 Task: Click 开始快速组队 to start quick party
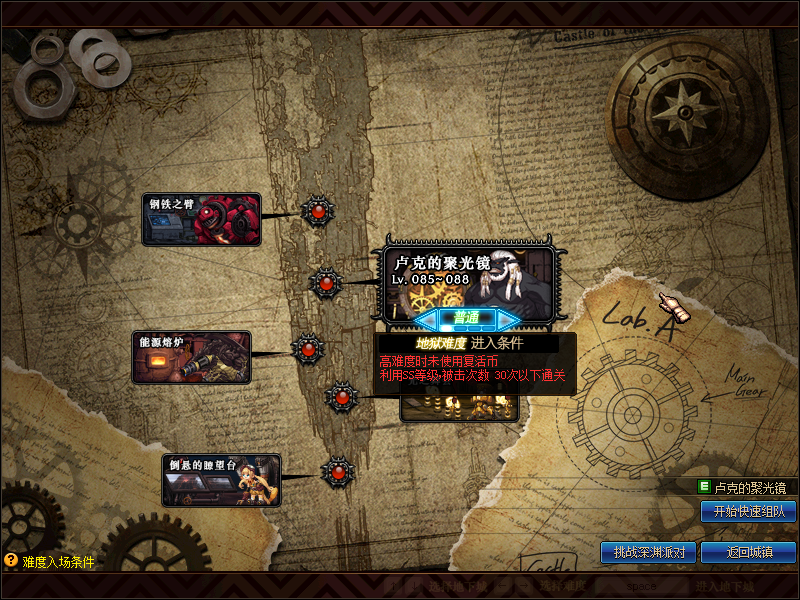pyautogui.click(x=748, y=511)
